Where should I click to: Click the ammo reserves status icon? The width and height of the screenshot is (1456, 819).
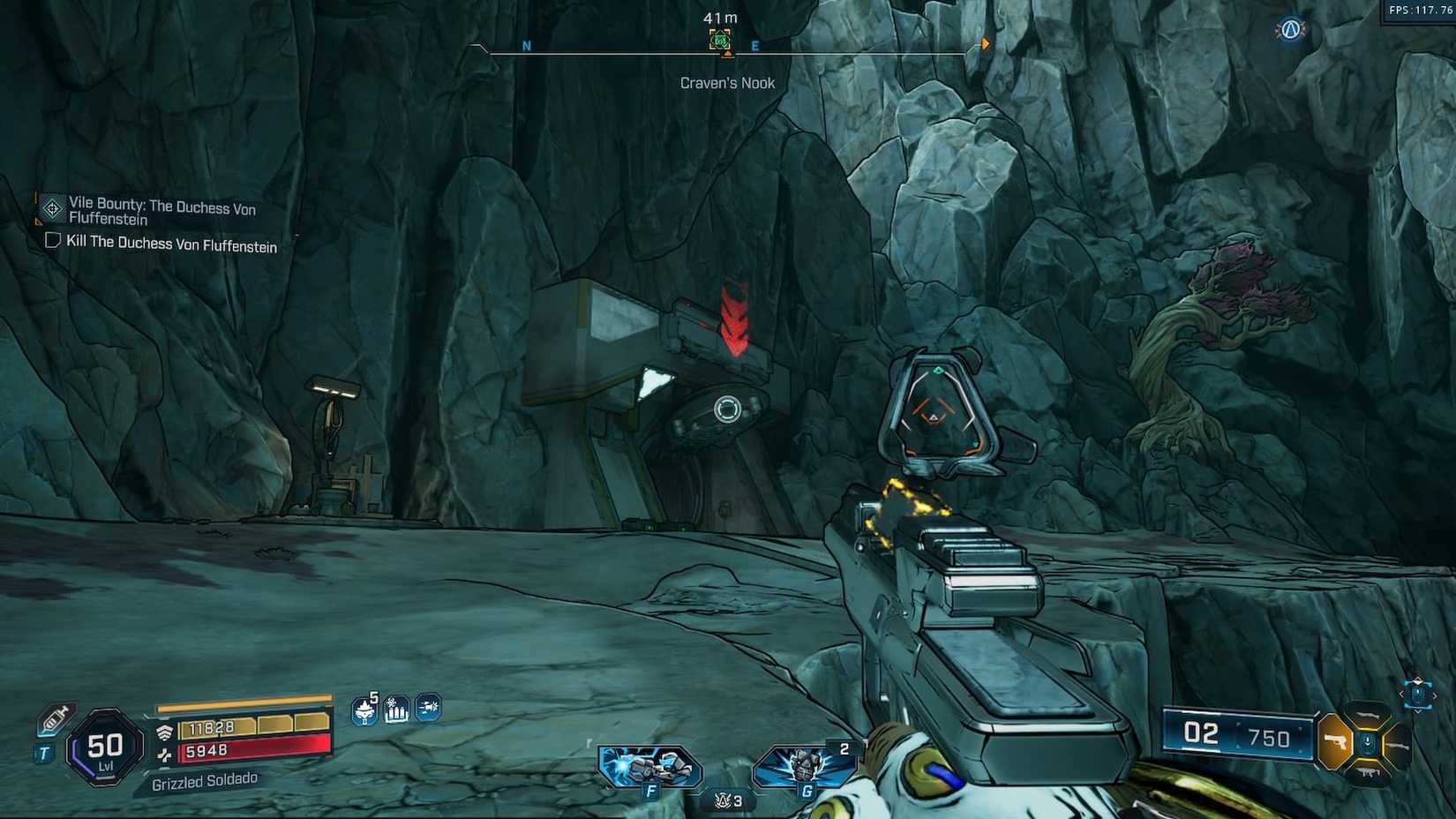(x=397, y=710)
